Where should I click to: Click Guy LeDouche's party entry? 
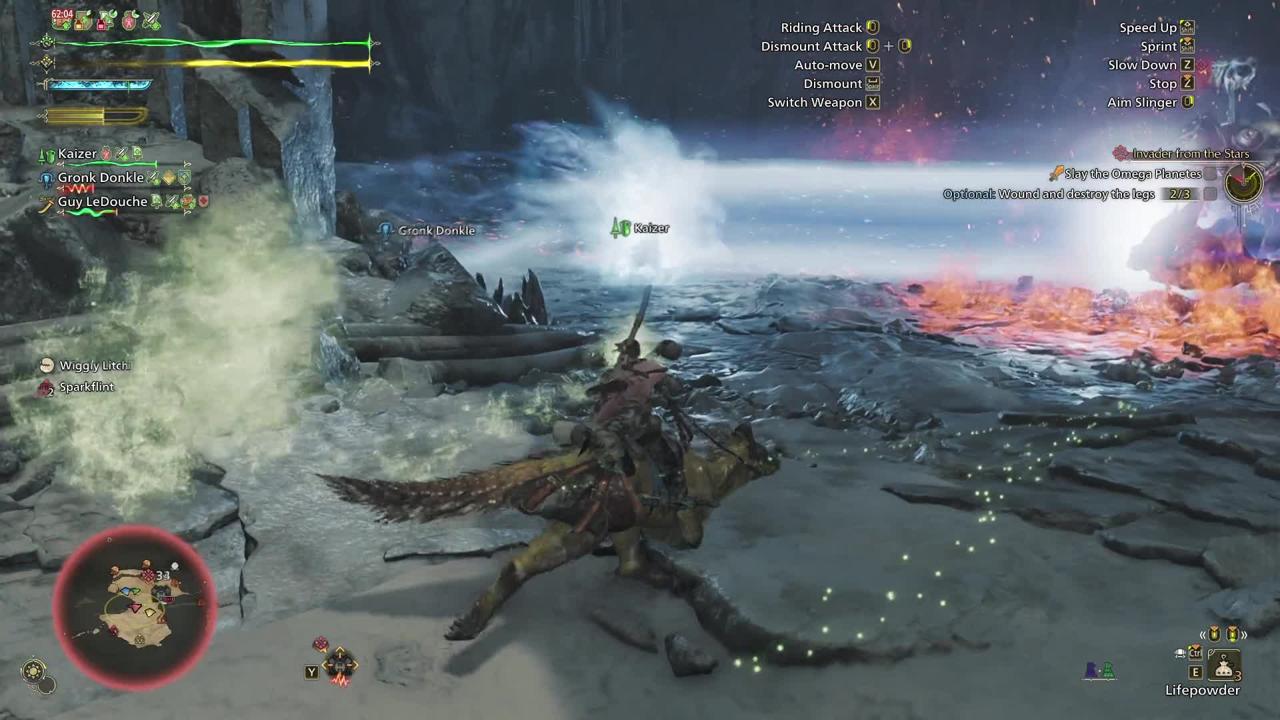(102, 202)
